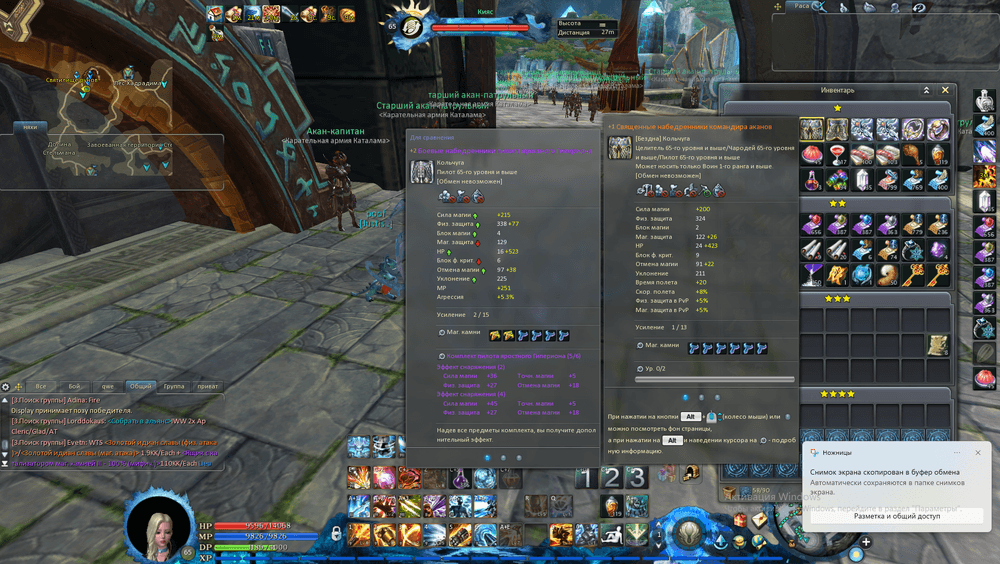The width and height of the screenshot is (1000, 564).
Task: Show the Все chat tab
Action: (41, 386)
